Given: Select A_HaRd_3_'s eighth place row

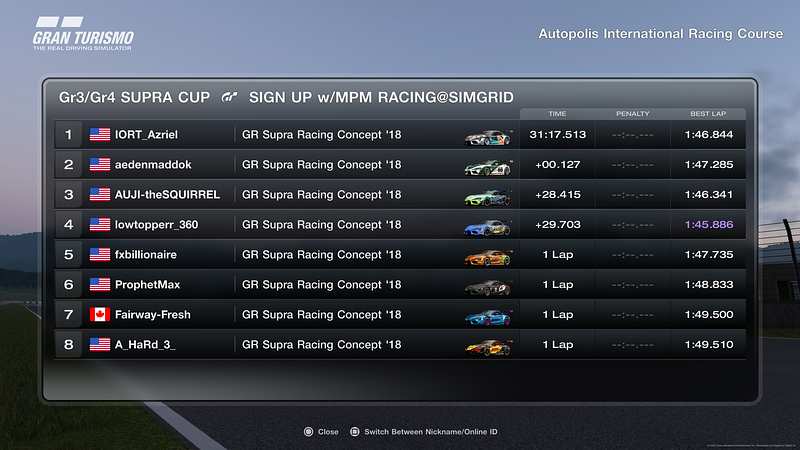Looking at the screenshot, I should click(400, 345).
